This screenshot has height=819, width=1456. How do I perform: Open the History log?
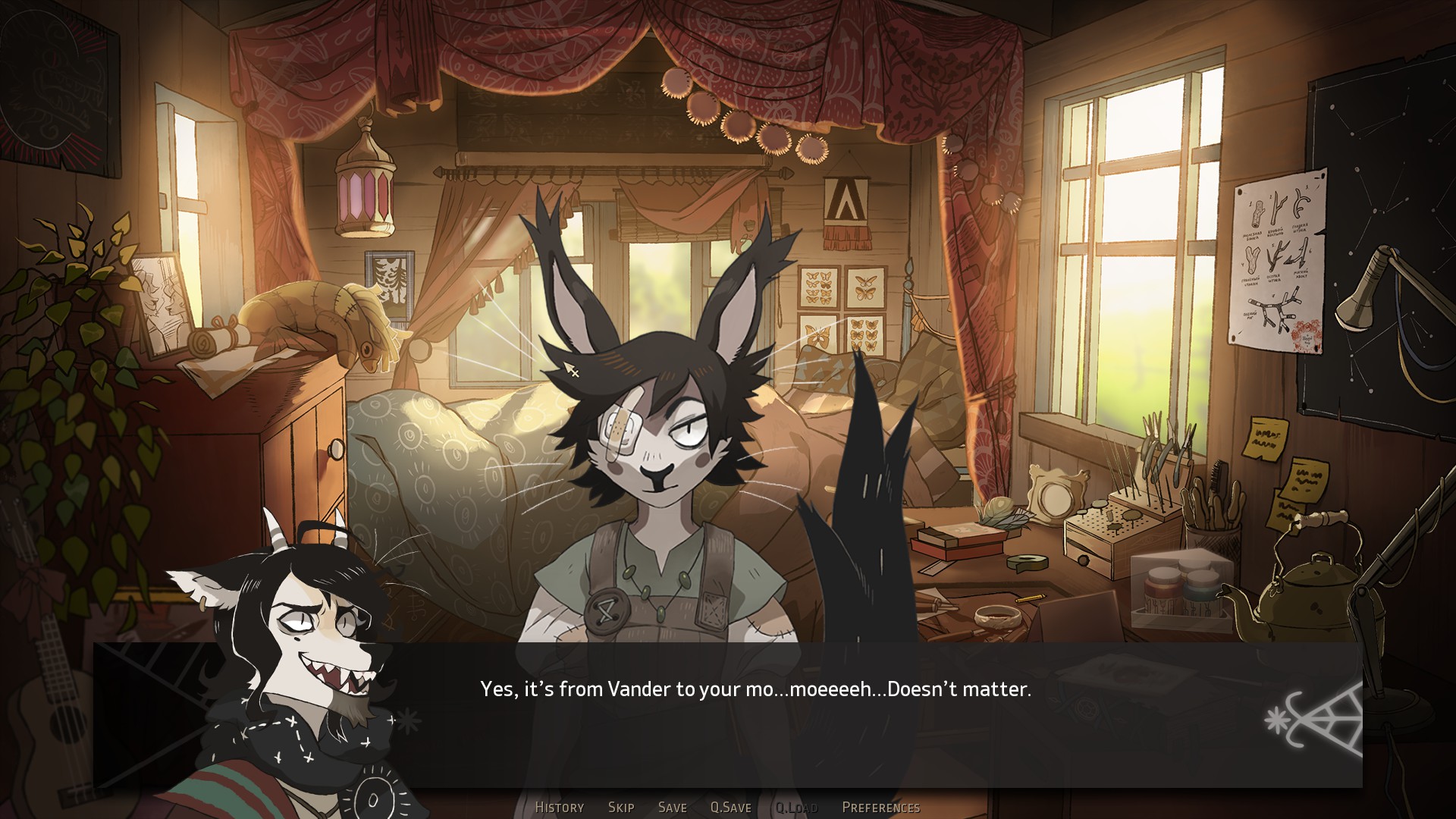pyautogui.click(x=559, y=808)
